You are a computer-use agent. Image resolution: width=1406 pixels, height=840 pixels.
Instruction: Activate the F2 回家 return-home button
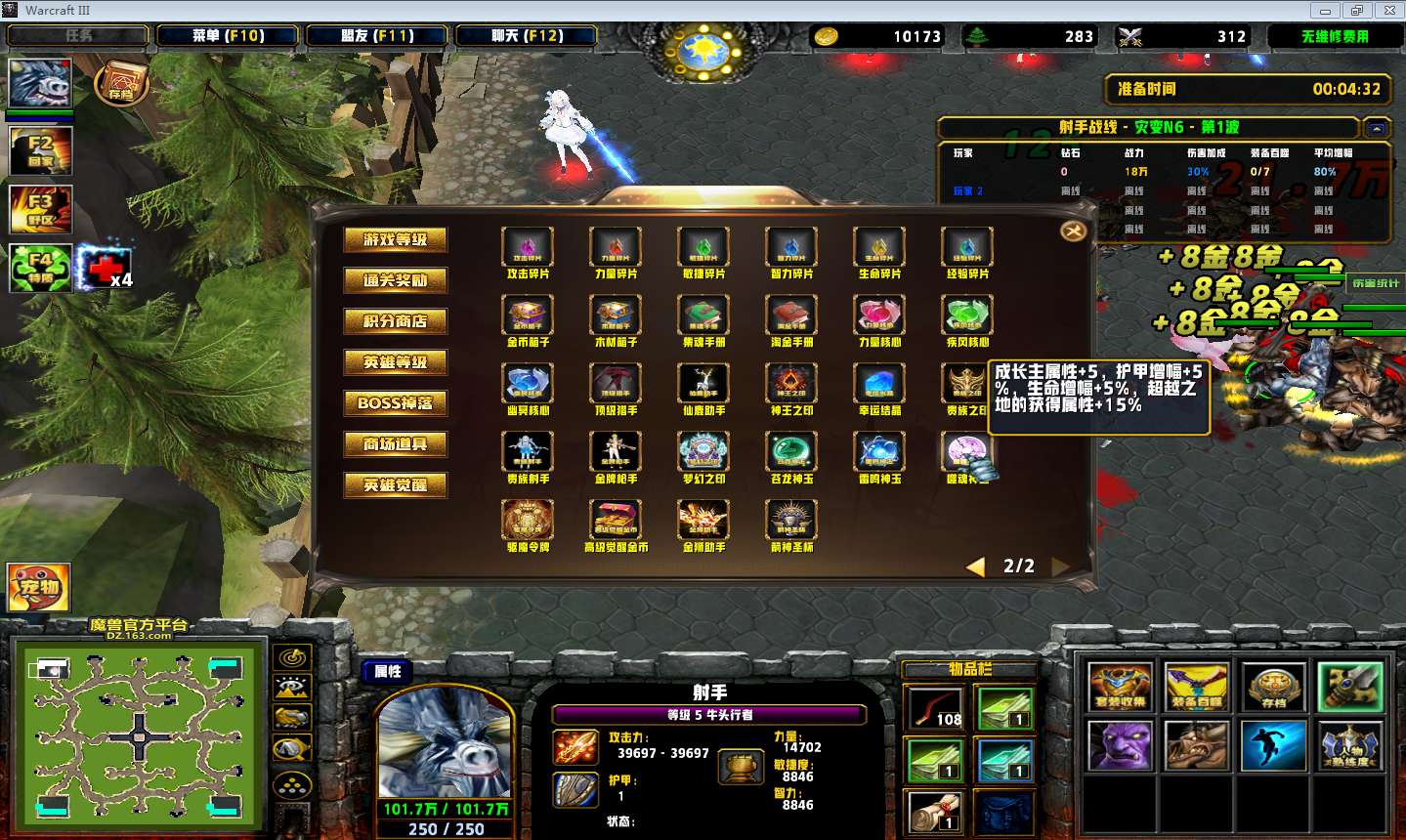pyautogui.click(x=40, y=151)
